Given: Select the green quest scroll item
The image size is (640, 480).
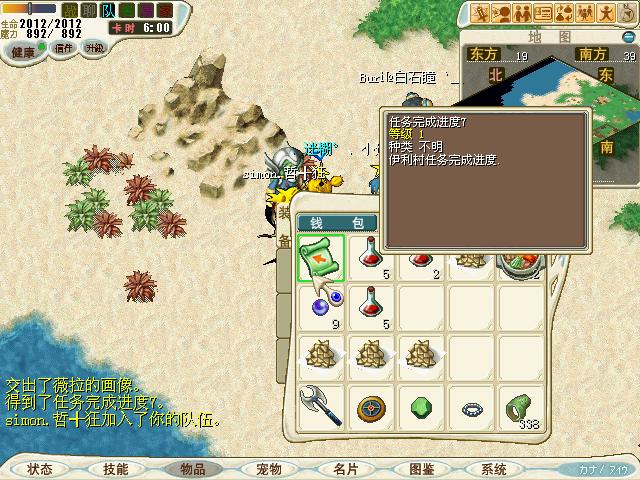Looking at the screenshot, I should pyautogui.click(x=321, y=258).
